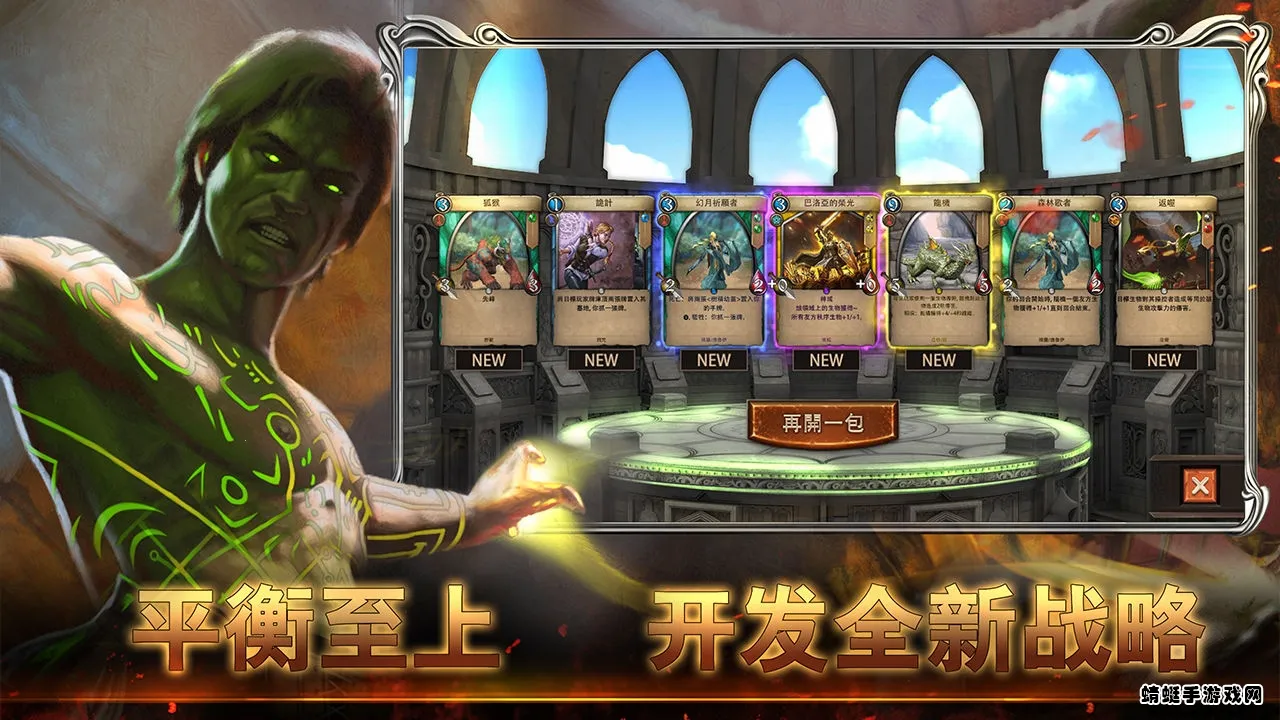Click the blue mana cost gem on 狐猴 card
The width and height of the screenshot is (1280, 720).
442,205
